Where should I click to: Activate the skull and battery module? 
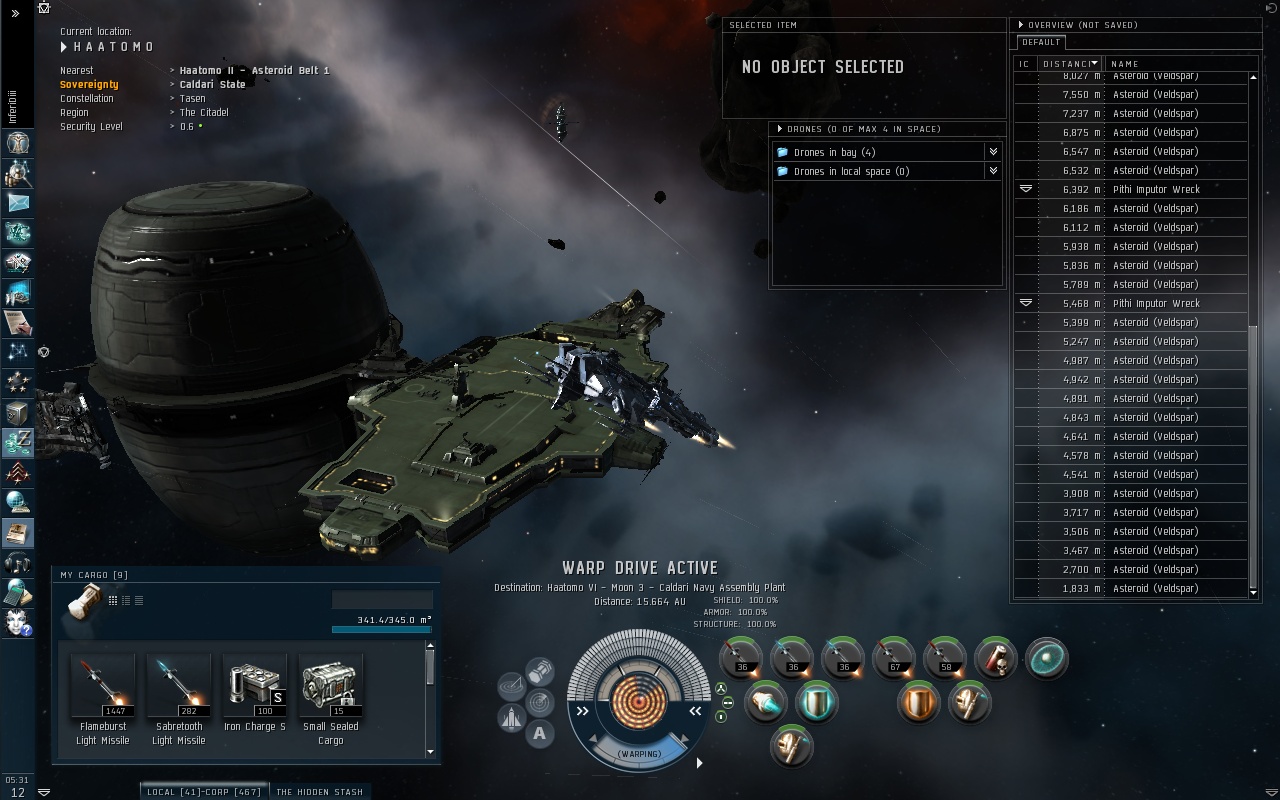click(x=996, y=659)
